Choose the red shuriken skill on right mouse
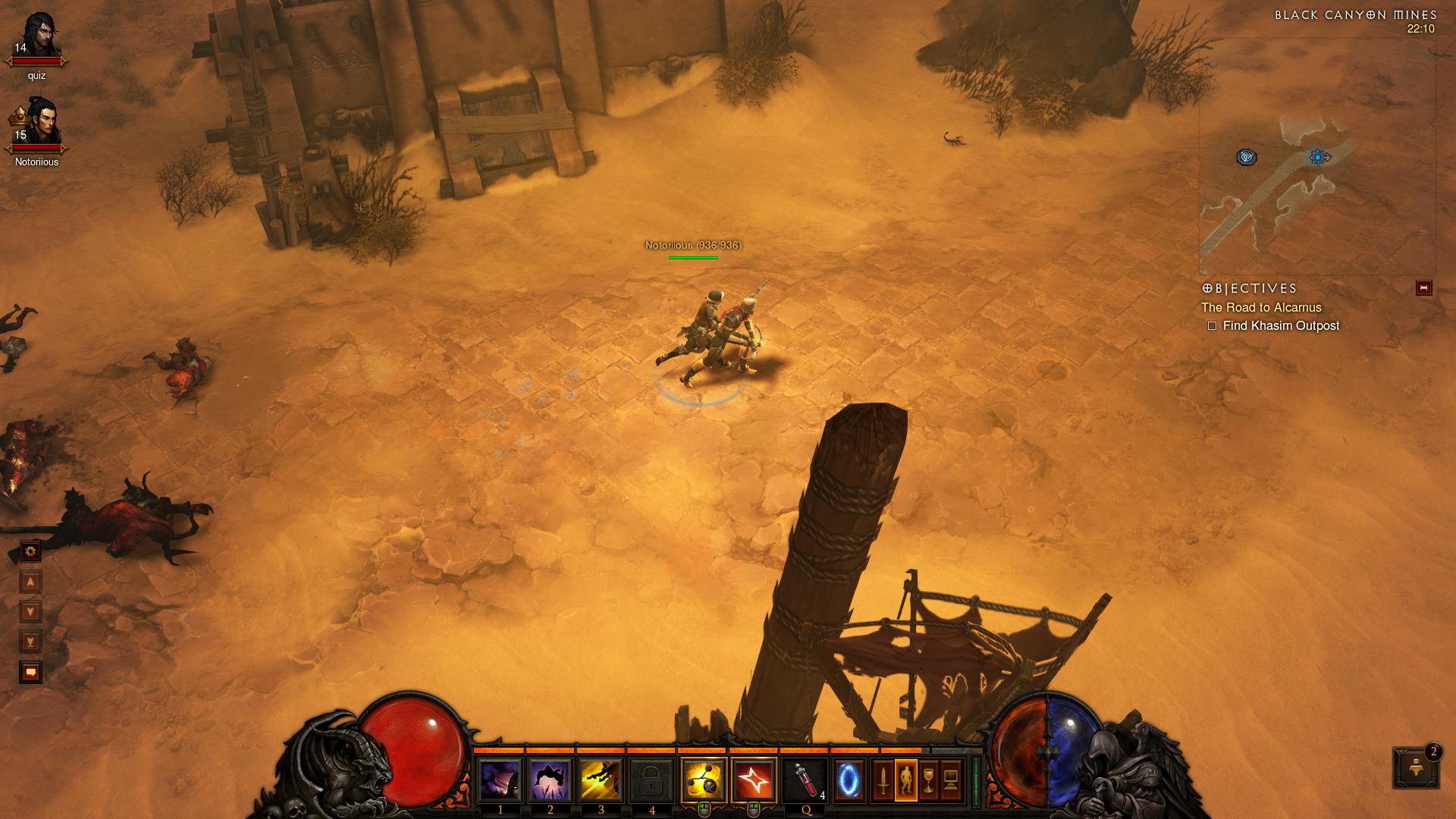 coord(755,780)
